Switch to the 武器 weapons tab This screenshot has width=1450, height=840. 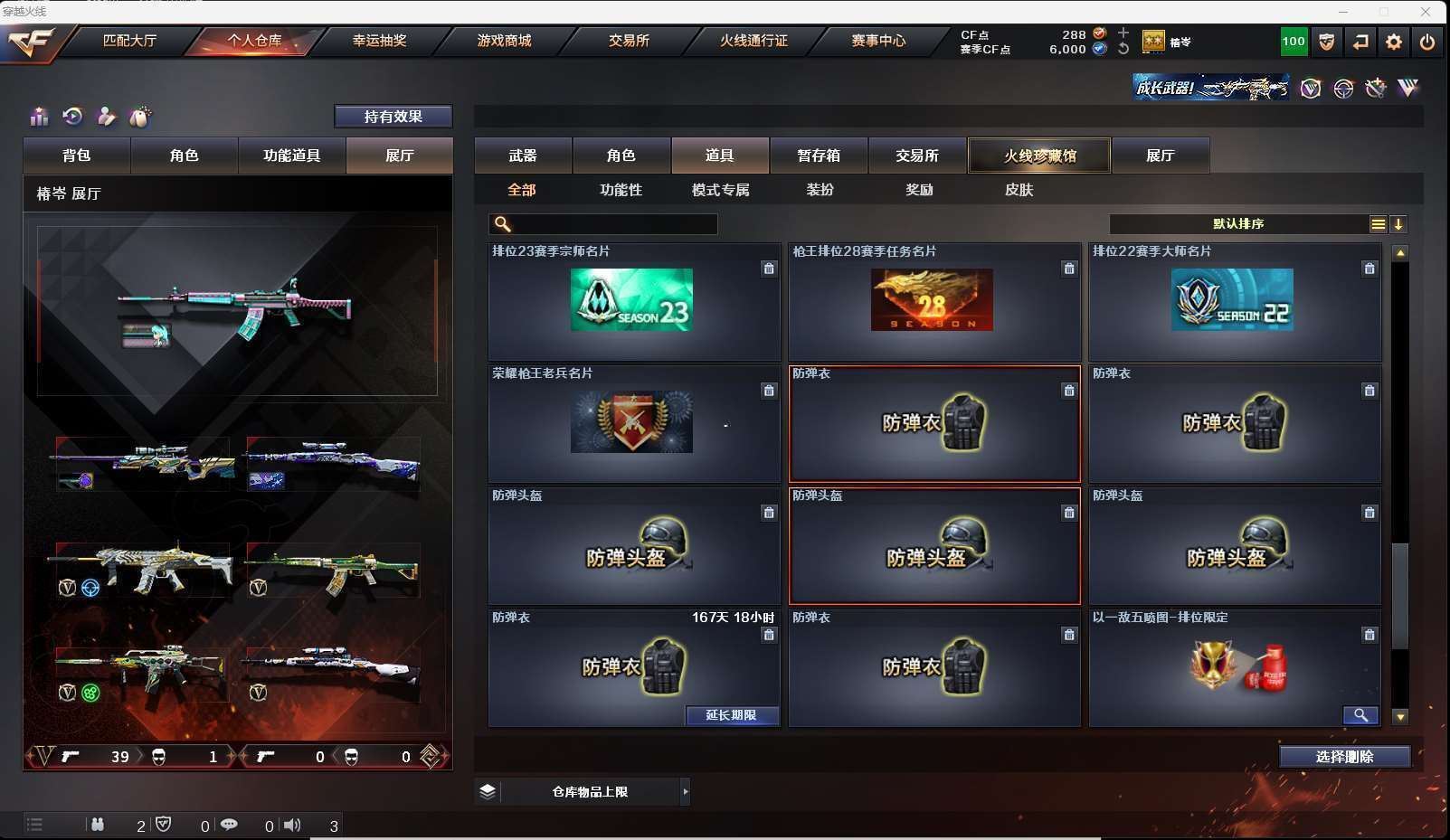(x=523, y=156)
